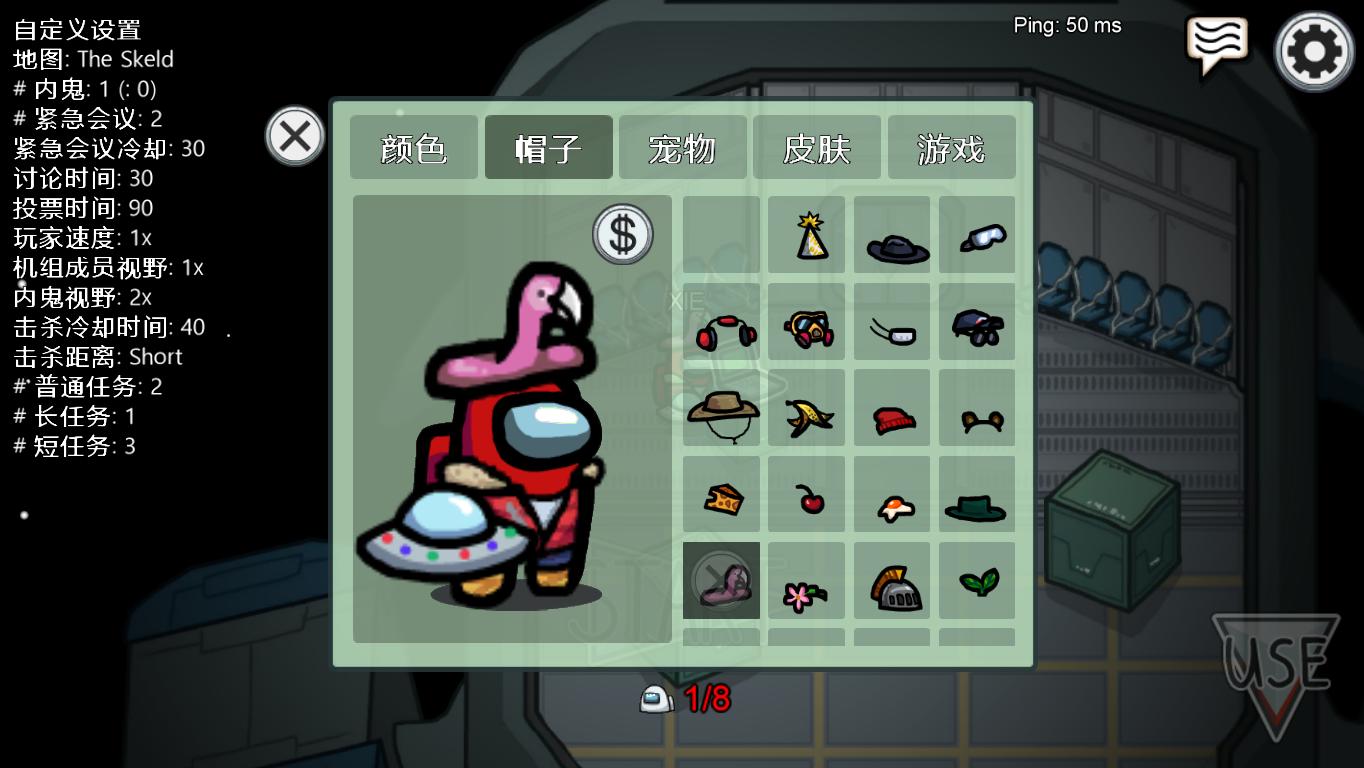Select the plant sprout hat
This screenshot has height=768, width=1364.
(x=977, y=580)
